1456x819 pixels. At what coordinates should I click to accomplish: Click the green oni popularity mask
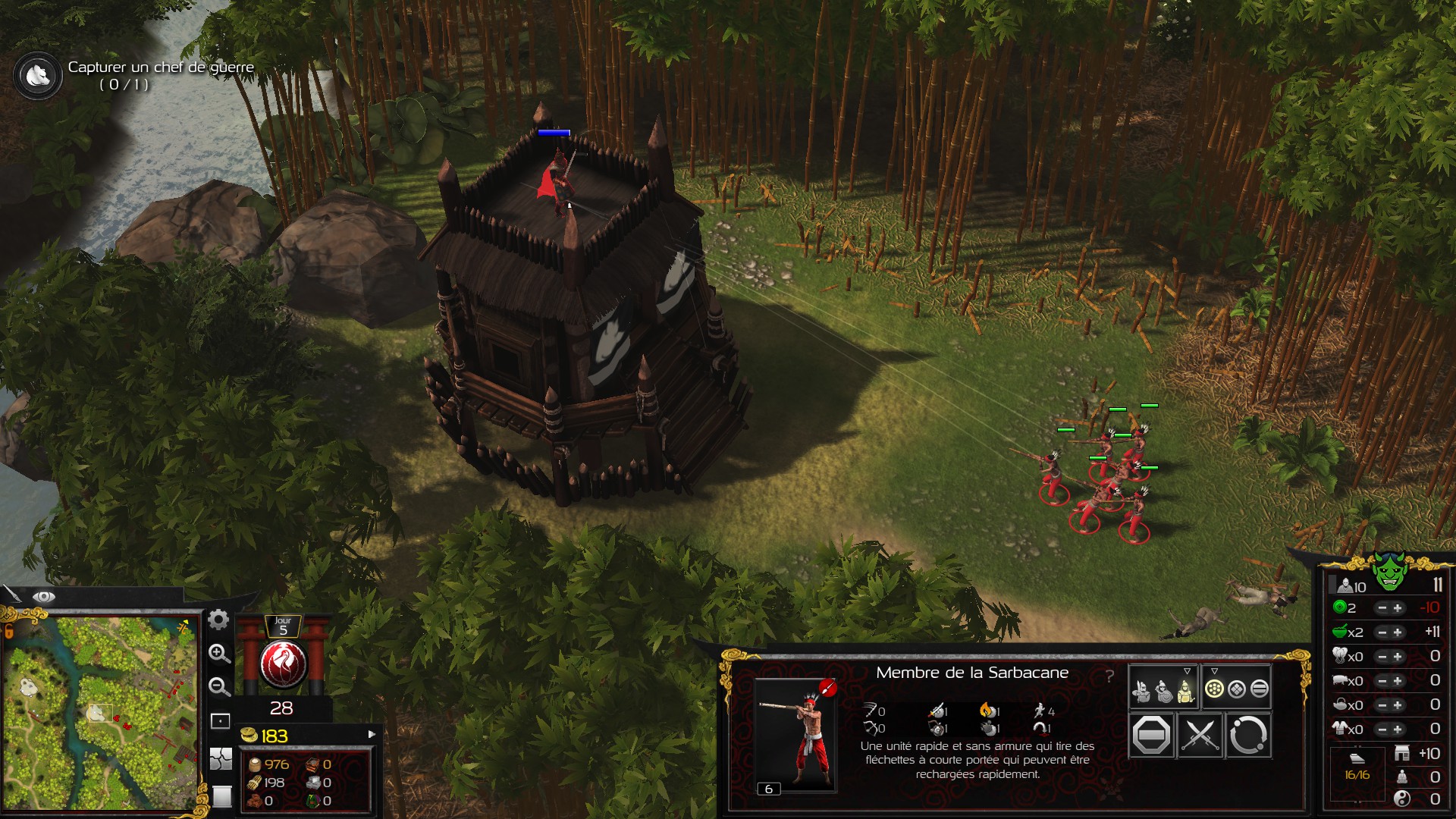tap(1389, 572)
